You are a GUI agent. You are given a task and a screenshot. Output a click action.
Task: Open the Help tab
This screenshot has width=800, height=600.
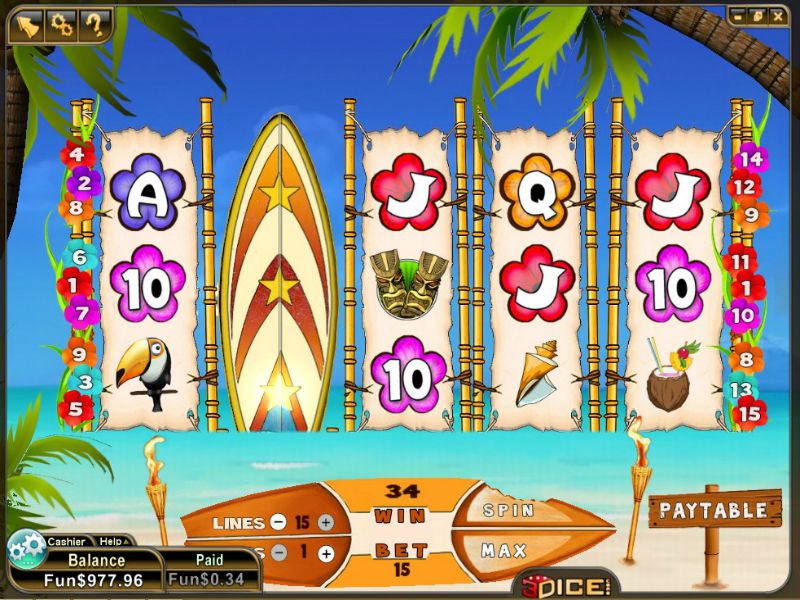coord(113,541)
